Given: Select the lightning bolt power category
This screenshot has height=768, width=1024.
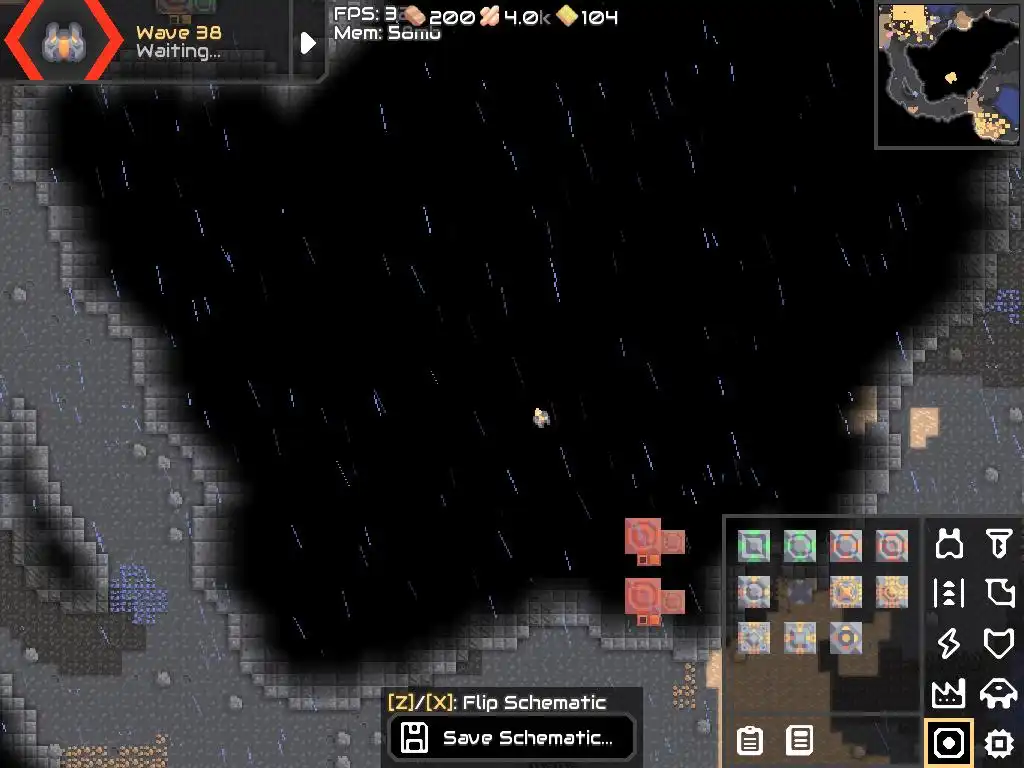Looking at the screenshot, I should click(949, 643).
